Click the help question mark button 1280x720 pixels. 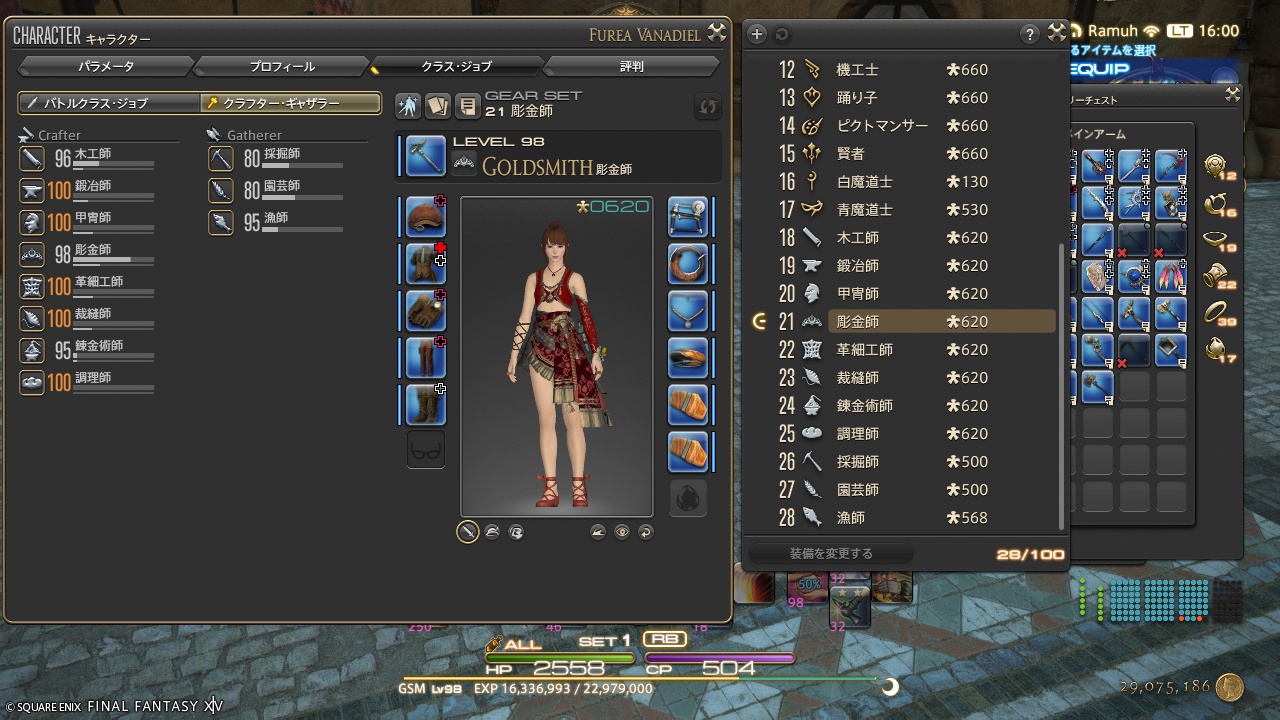tap(1030, 33)
